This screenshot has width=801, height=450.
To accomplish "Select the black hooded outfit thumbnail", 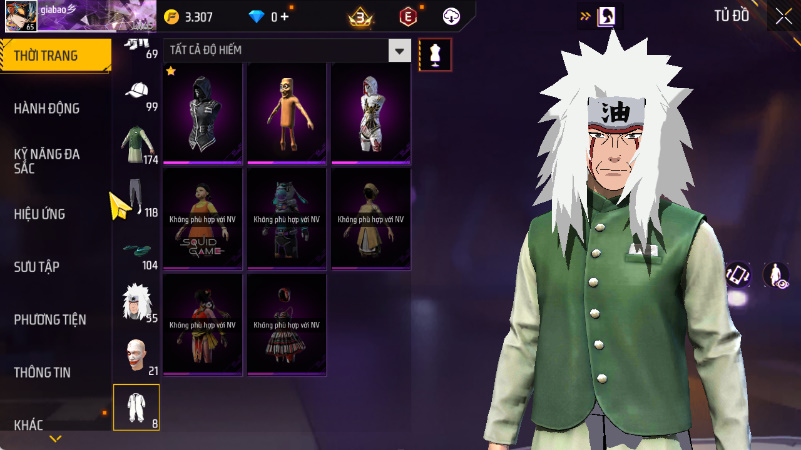I will point(204,113).
